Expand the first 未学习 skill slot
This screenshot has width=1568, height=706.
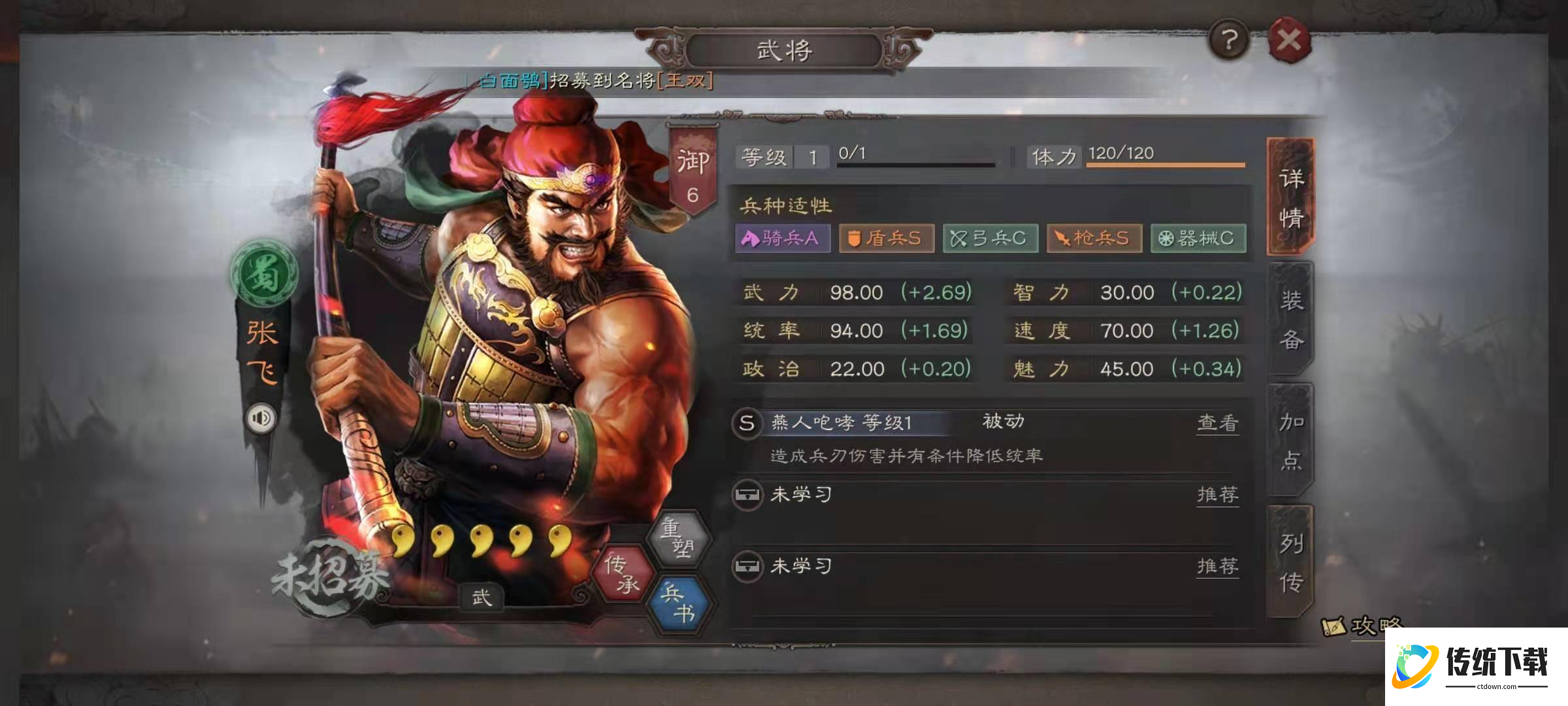[x=802, y=495]
